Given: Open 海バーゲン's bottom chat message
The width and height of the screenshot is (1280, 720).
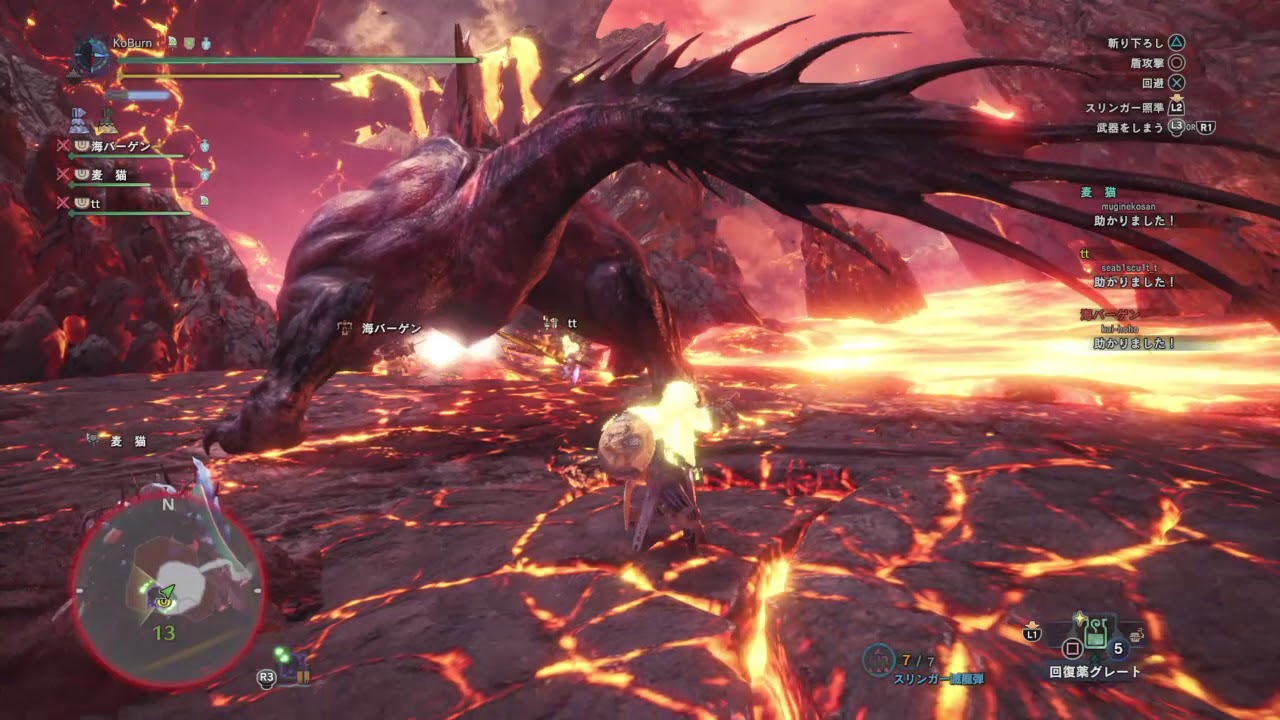Looking at the screenshot, I should 1134,343.
